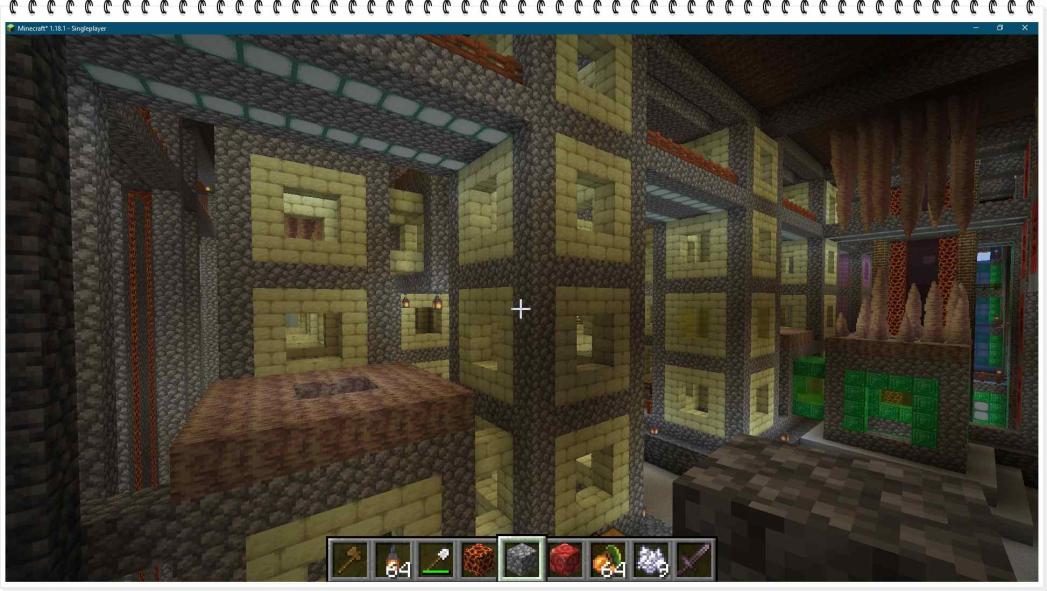Choose the red block hotbar slot
The width and height of the screenshot is (1047, 591).
click(565, 559)
